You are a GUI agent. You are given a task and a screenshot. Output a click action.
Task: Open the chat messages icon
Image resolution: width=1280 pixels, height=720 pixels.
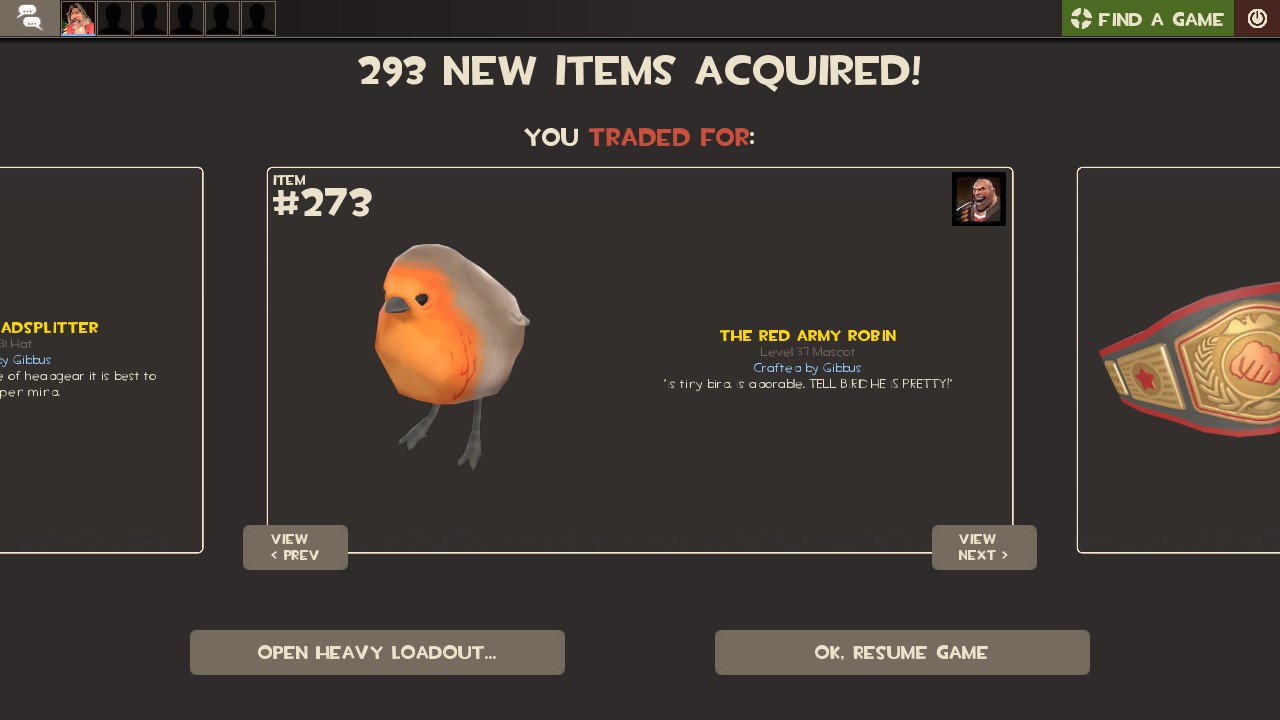[x=28, y=17]
